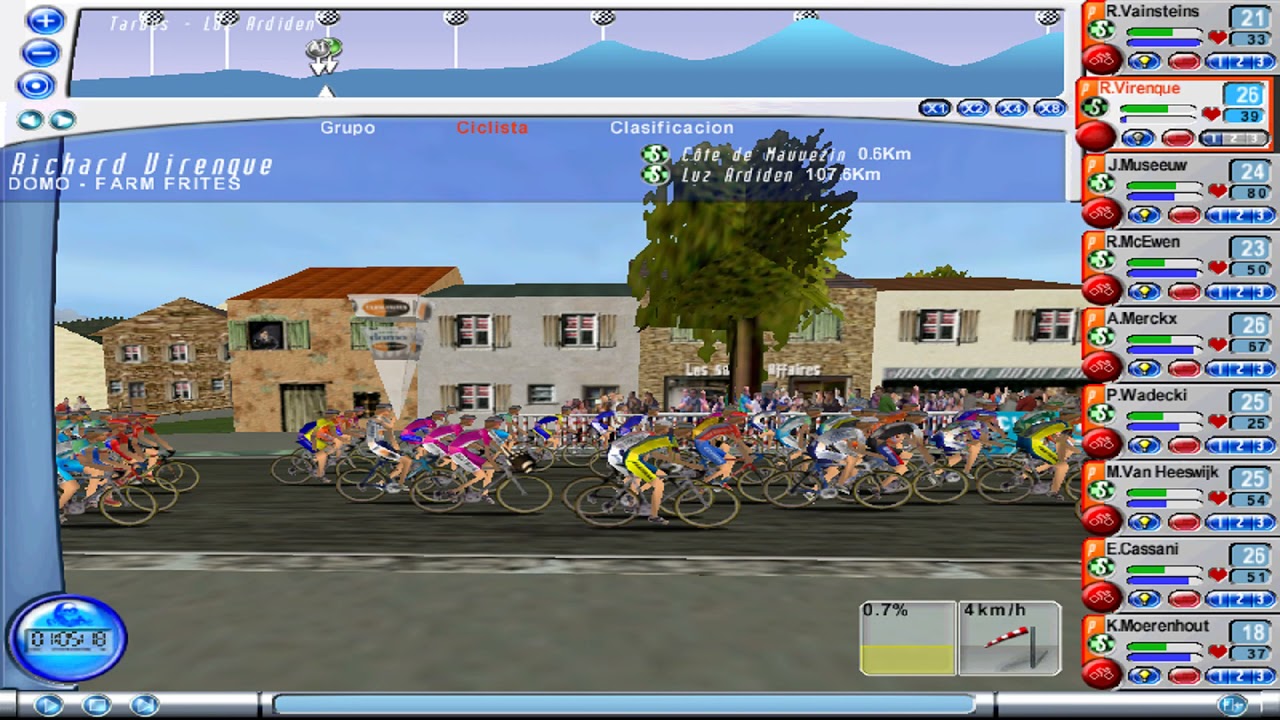Image resolution: width=1280 pixels, height=720 pixels.
Task: Click the previous arrow under the profile
Action: click(30, 121)
